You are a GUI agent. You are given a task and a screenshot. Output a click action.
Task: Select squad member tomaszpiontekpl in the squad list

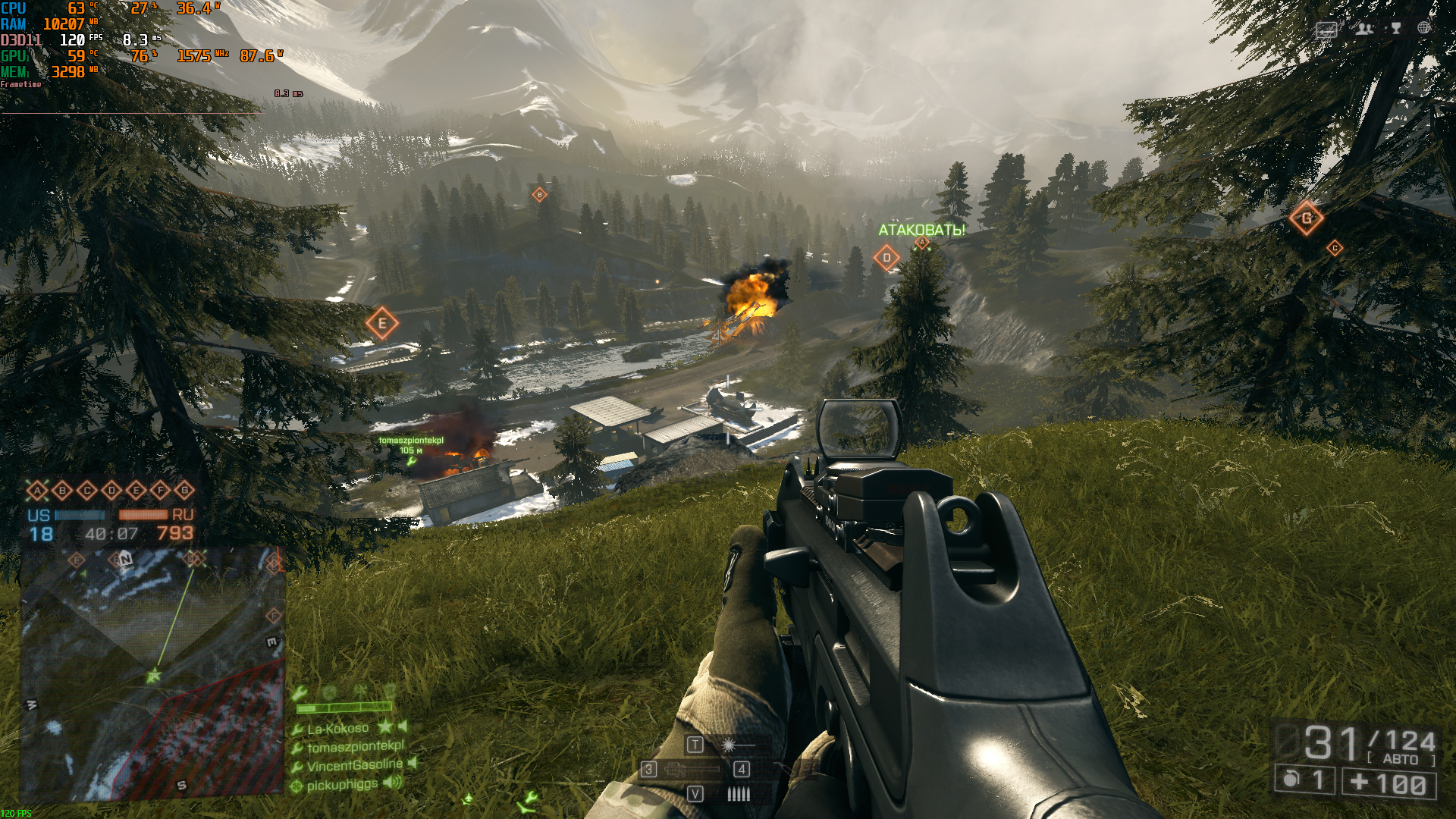point(355,747)
